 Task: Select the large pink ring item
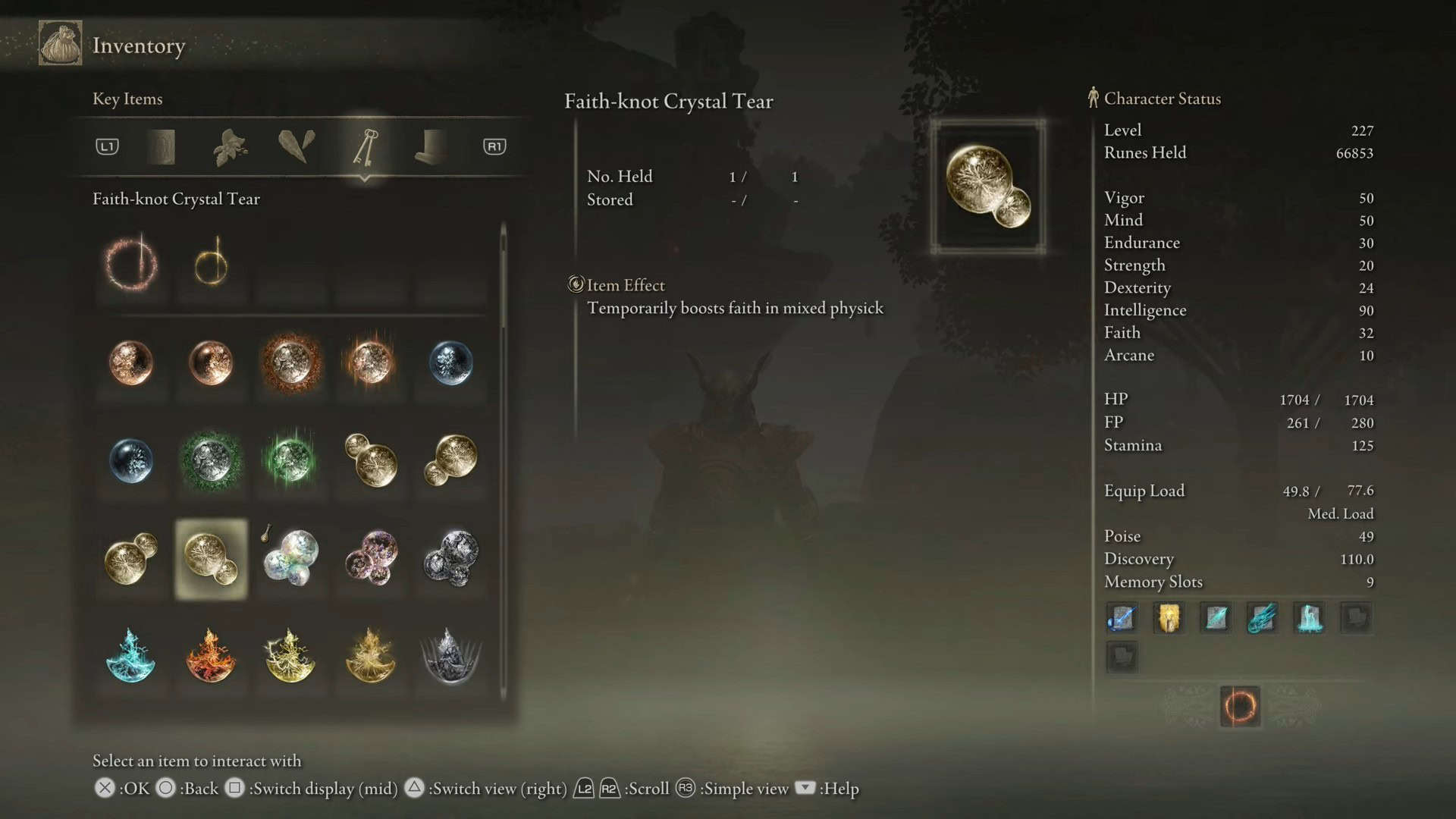[131, 264]
